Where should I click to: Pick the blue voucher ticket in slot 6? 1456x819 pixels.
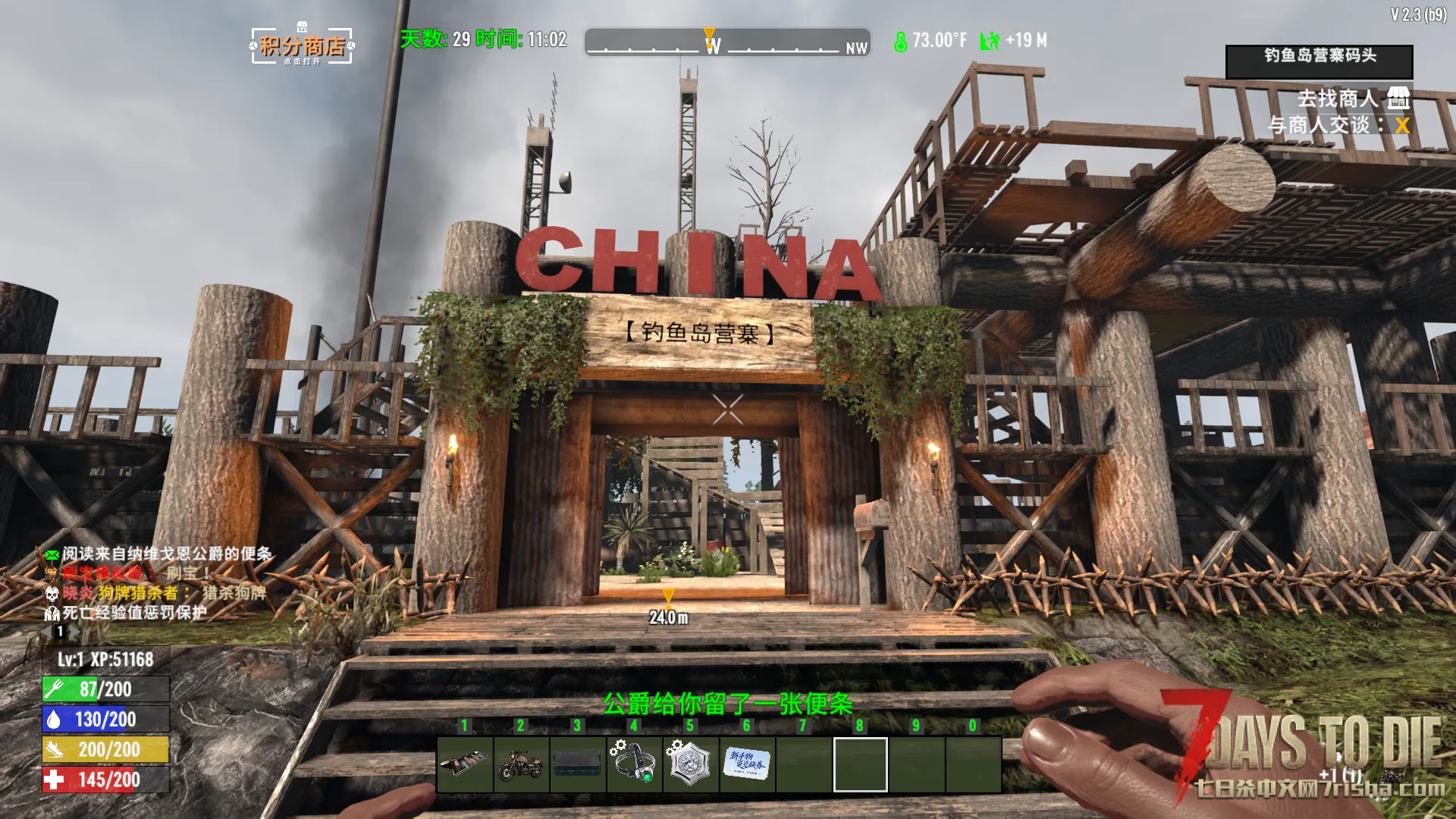747,764
